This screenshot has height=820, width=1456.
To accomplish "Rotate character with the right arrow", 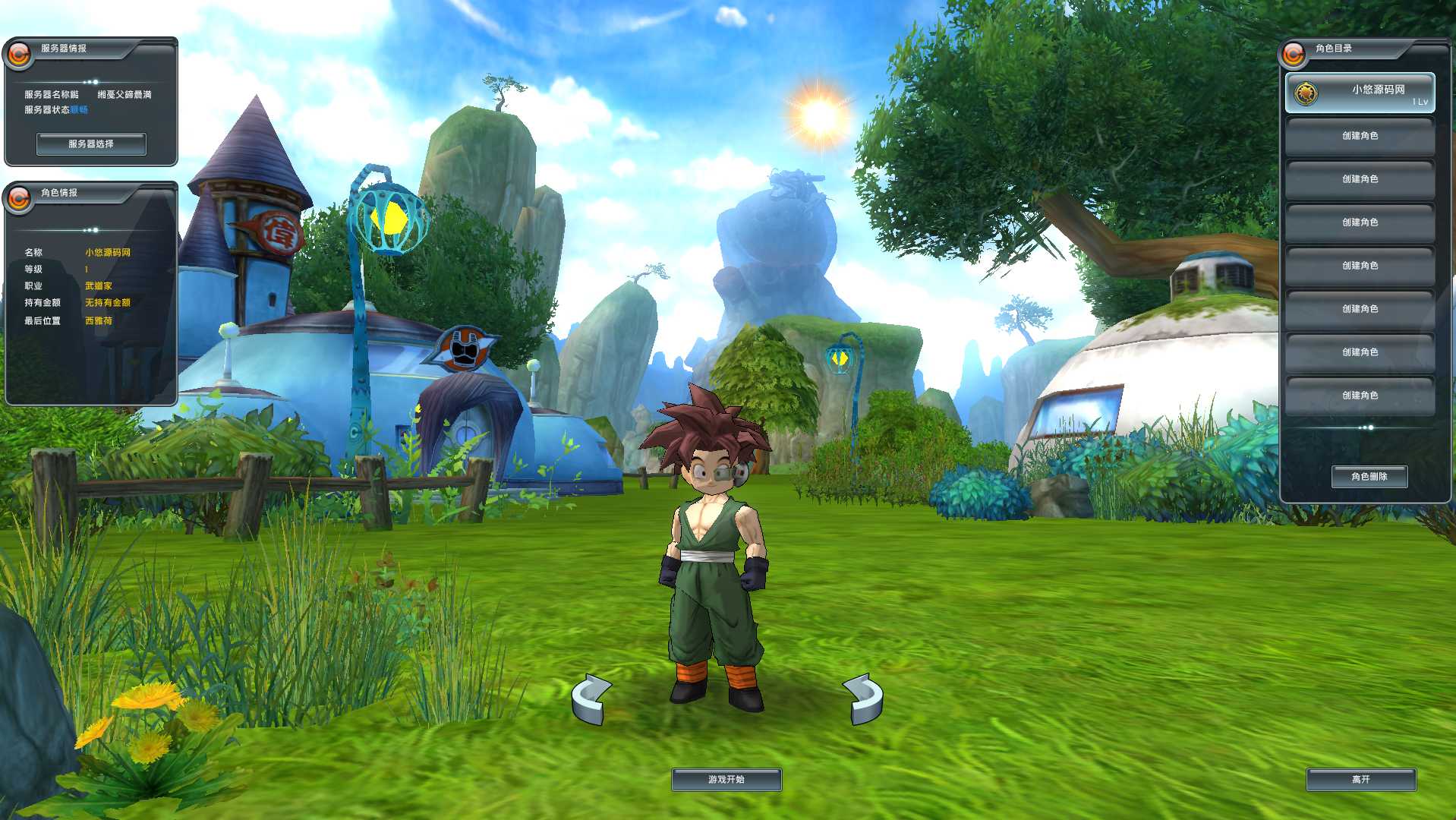I will click(863, 699).
